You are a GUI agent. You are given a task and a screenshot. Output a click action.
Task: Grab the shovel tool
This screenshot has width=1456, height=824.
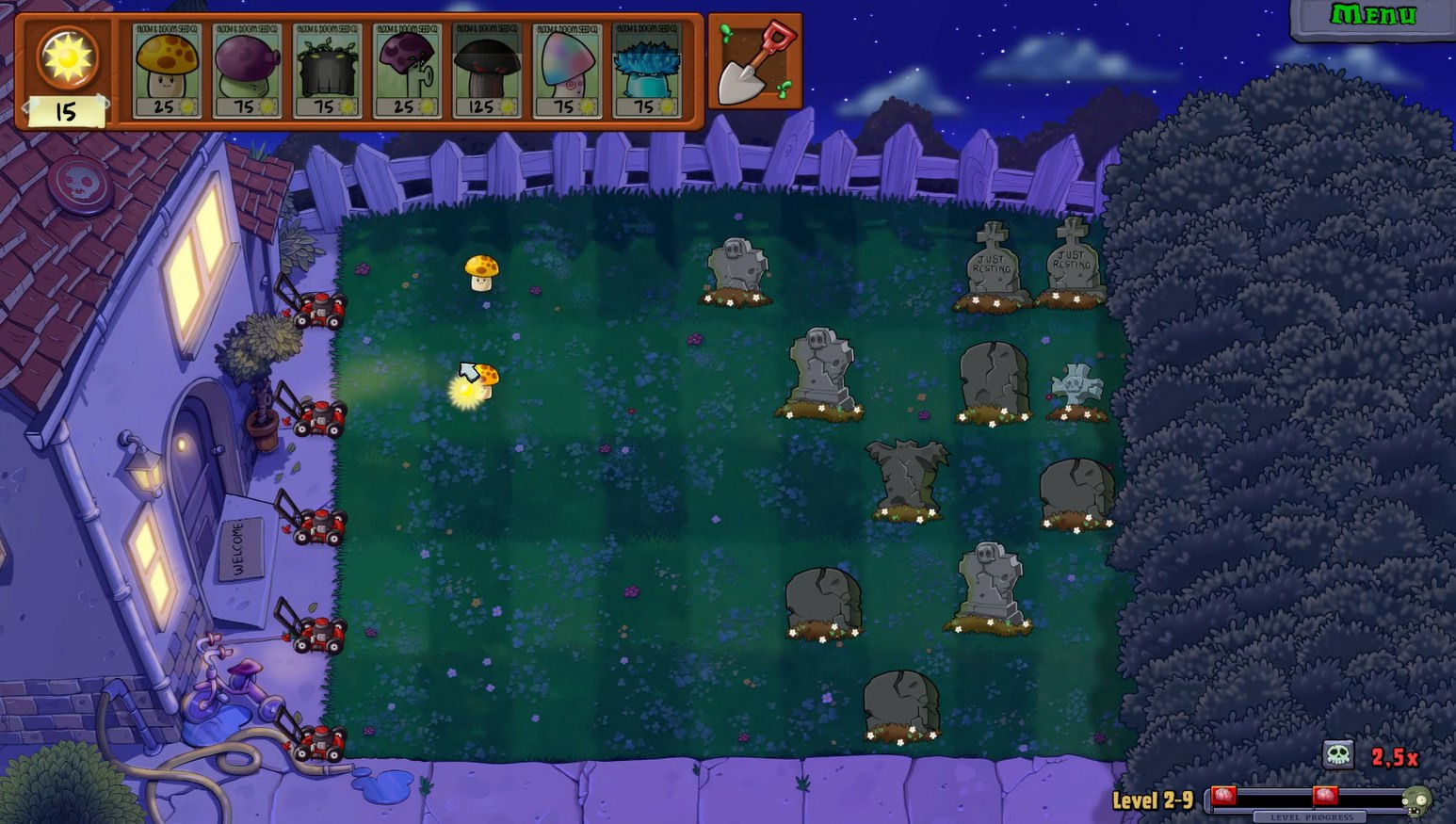[x=755, y=62]
